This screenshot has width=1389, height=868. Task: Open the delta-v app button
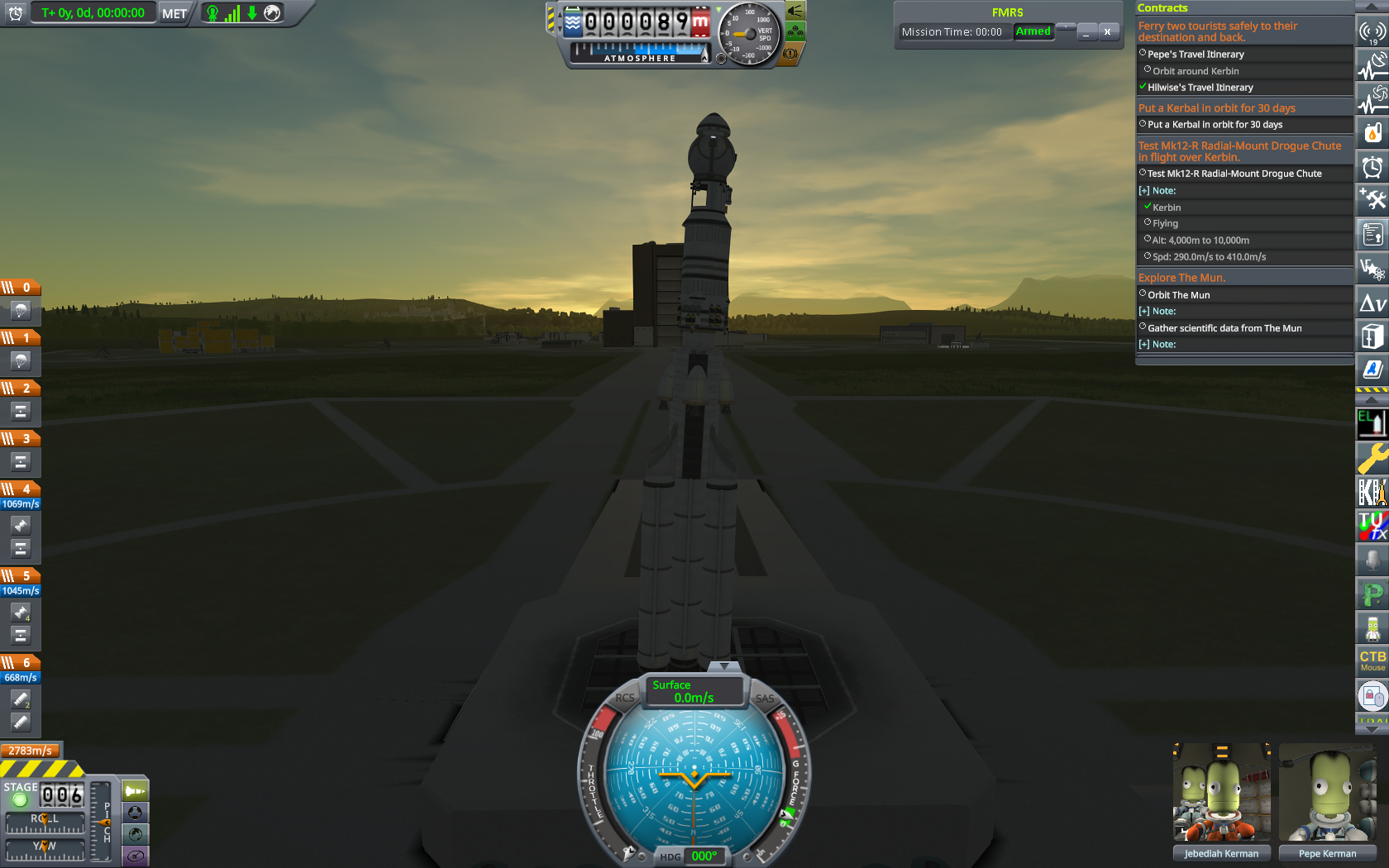(1372, 303)
